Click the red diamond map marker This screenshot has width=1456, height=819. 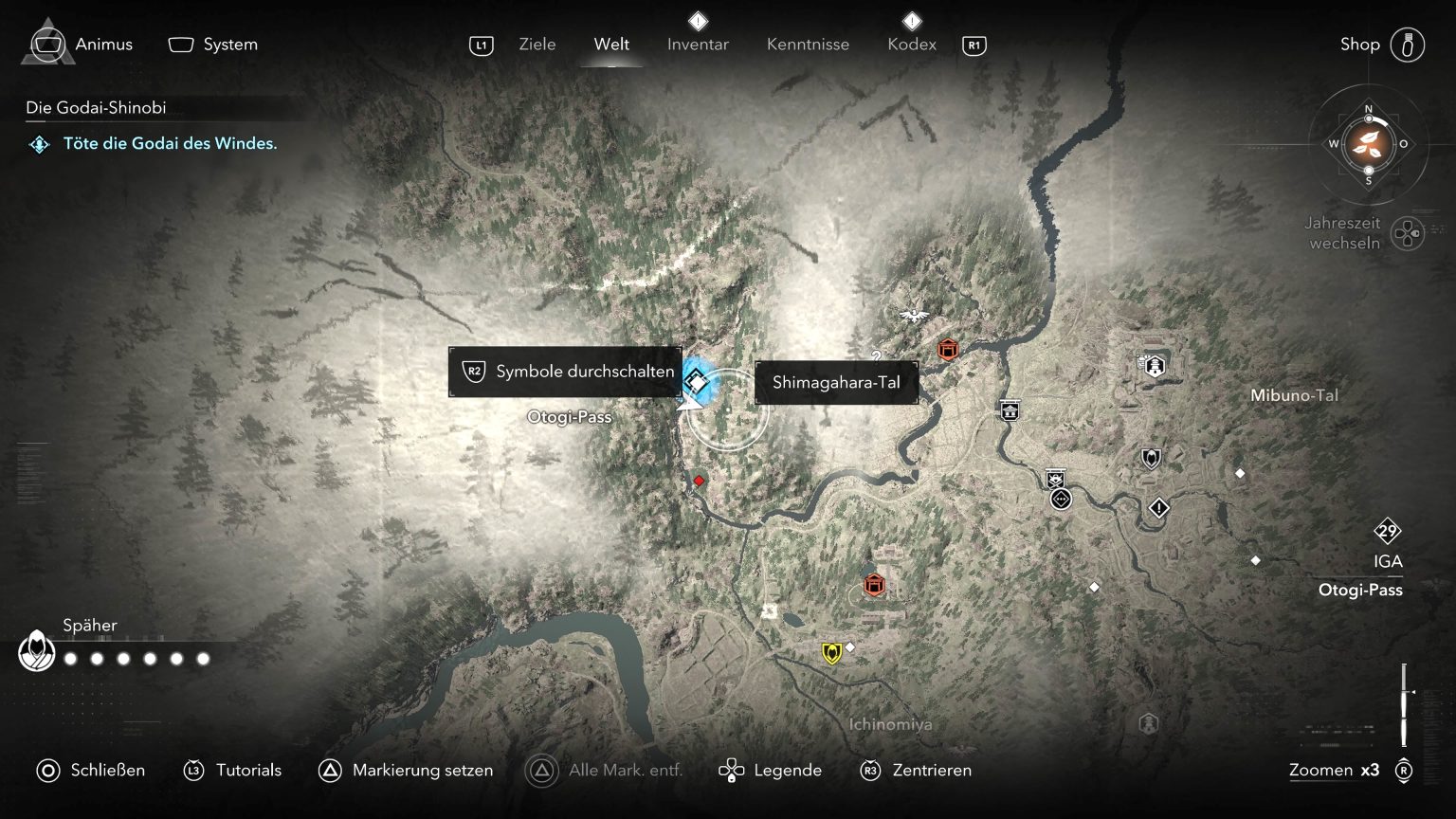[x=699, y=482]
